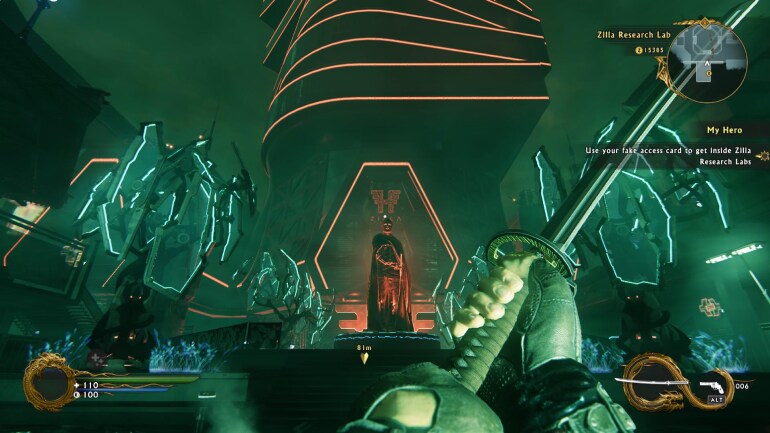770x433 pixels.
Task: Click the fake access card objective text
Action: [670, 155]
